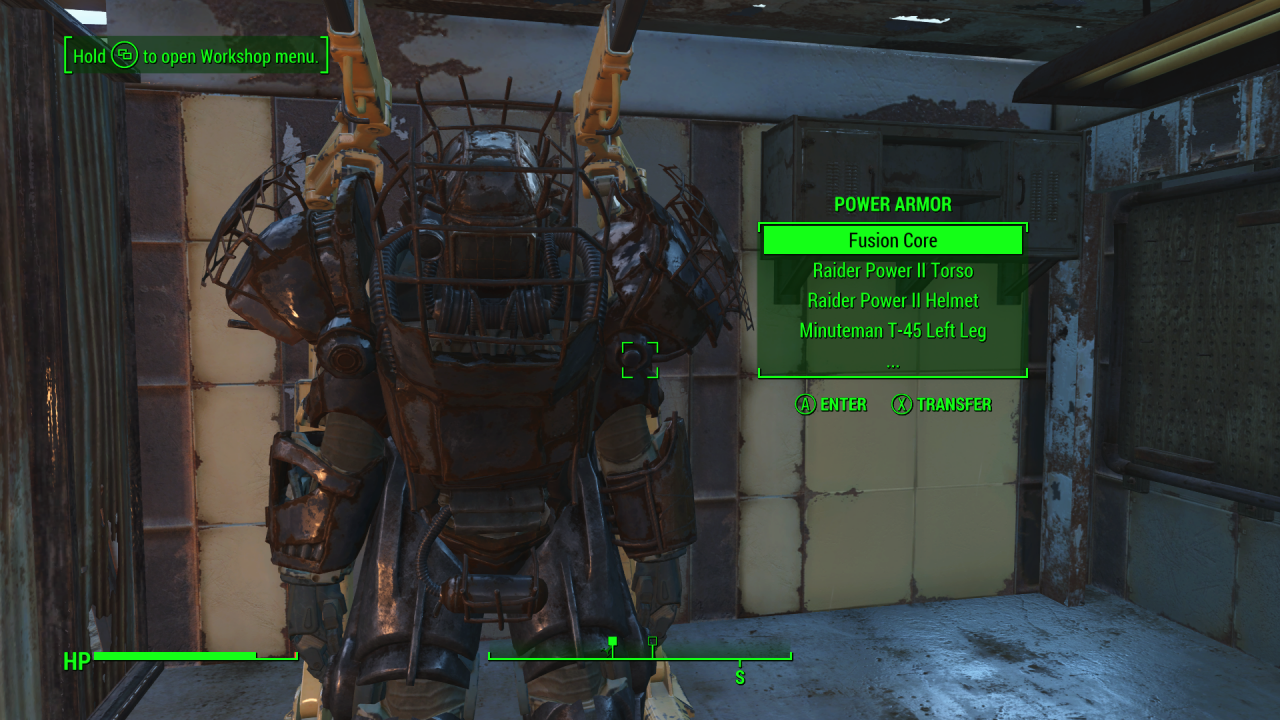Select the Raider Power II Helmet item
The image size is (1280, 720).
click(x=893, y=300)
